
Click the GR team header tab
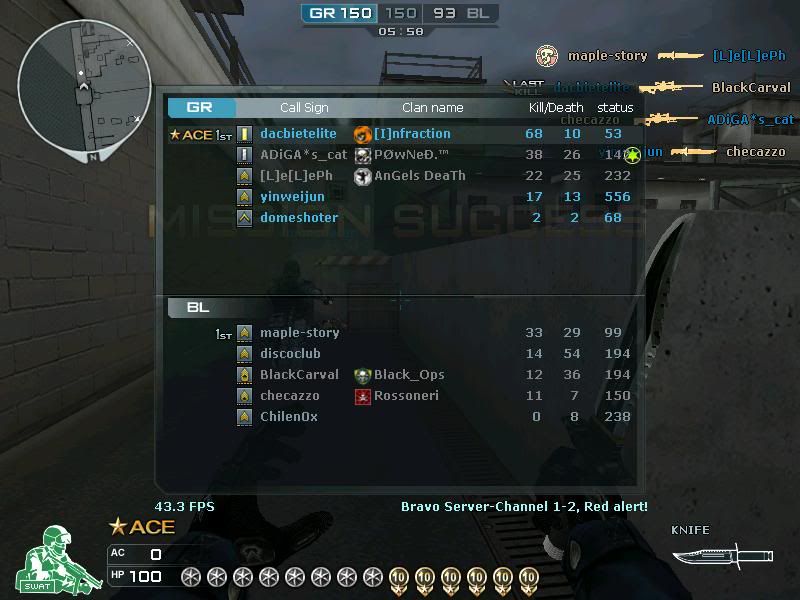(x=201, y=107)
